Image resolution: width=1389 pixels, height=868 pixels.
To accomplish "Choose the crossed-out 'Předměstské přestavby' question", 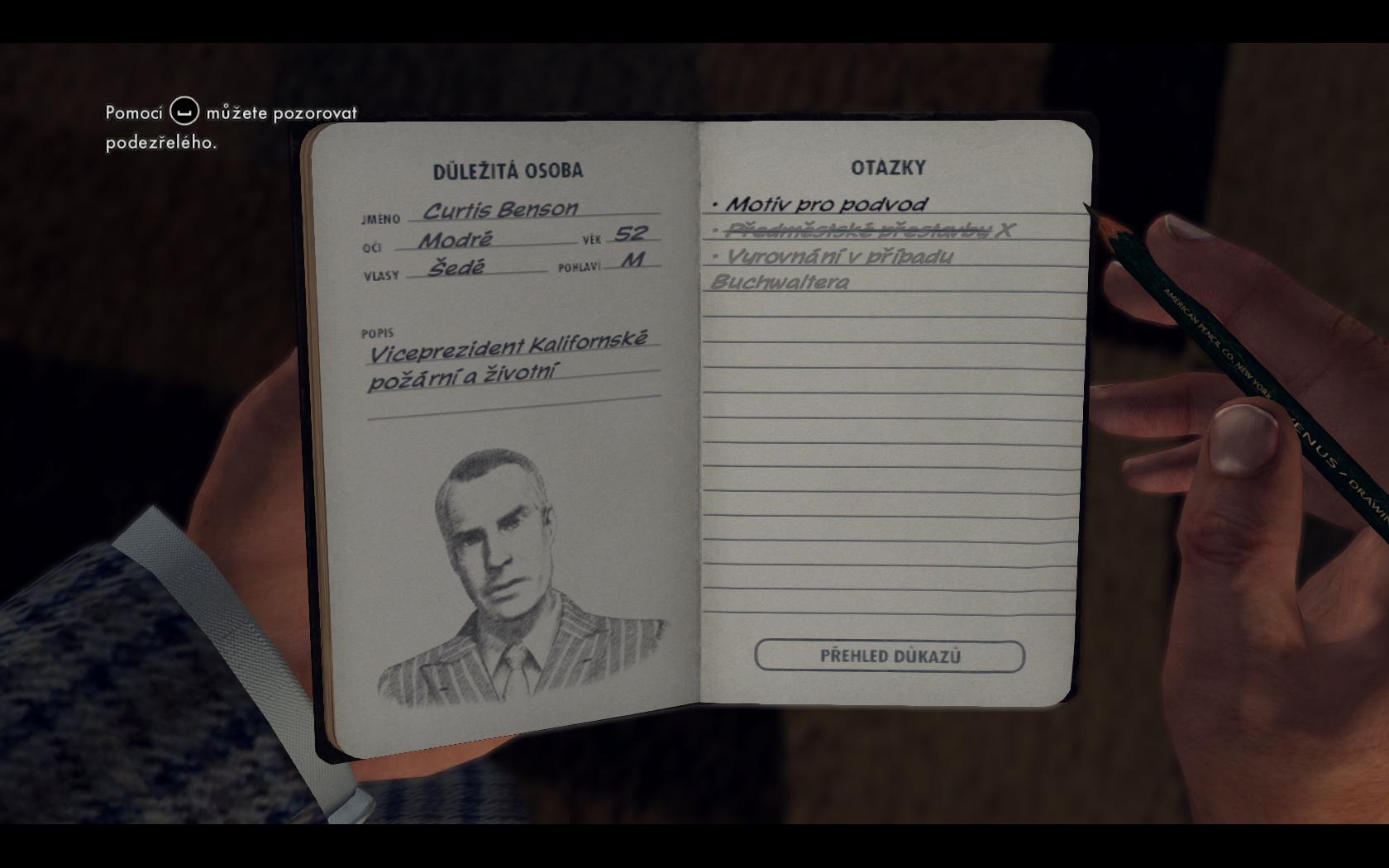I will pyautogui.click(x=859, y=230).
